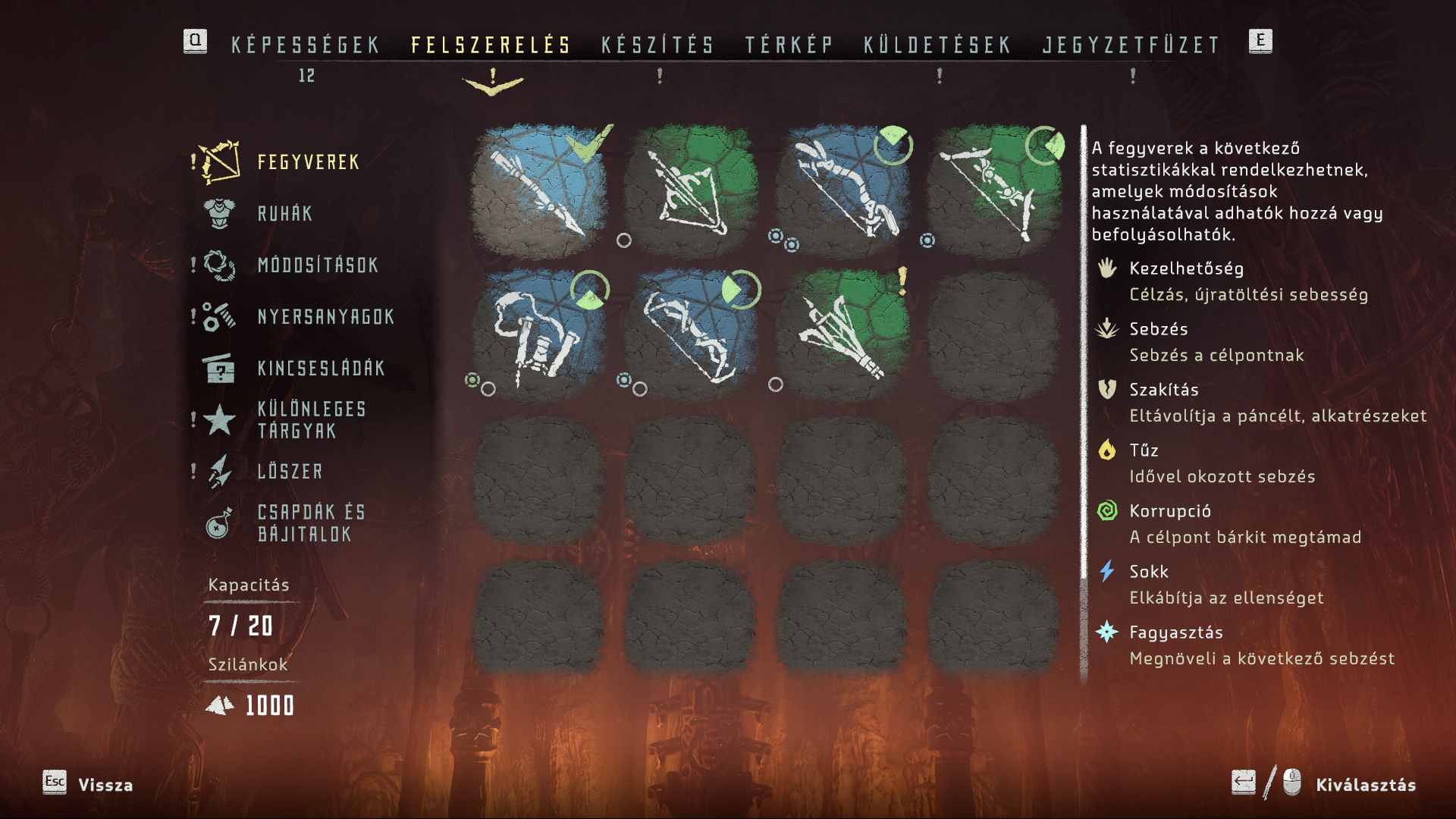Switch to the Képességek tab

pyautogui.click(x=306, y=45)
